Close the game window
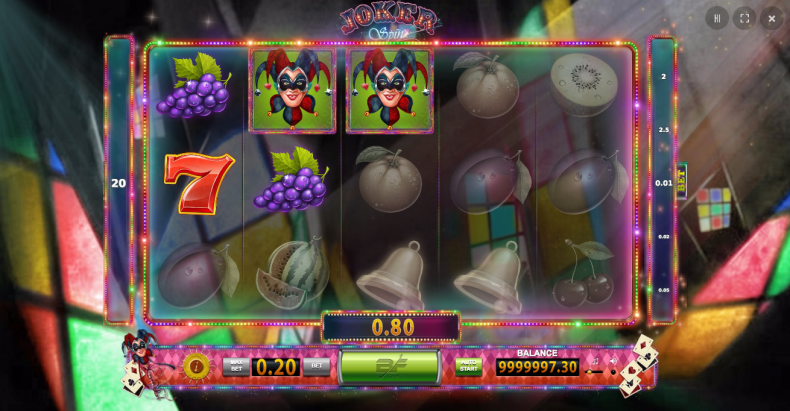The image size is (790, 411). tap(771, 18)
